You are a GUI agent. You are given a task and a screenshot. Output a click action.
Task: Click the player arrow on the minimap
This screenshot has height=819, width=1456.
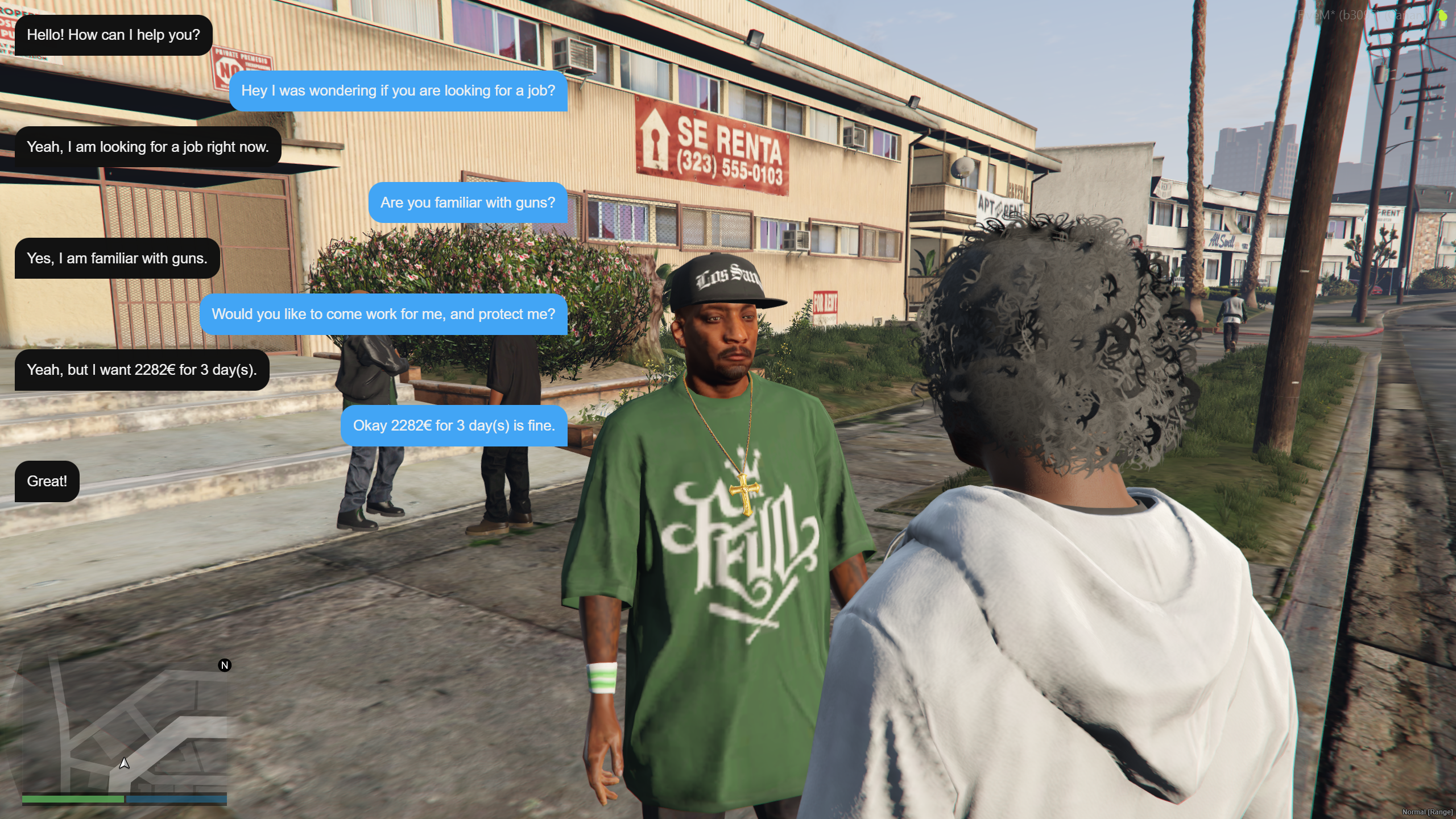pos(124,763)
